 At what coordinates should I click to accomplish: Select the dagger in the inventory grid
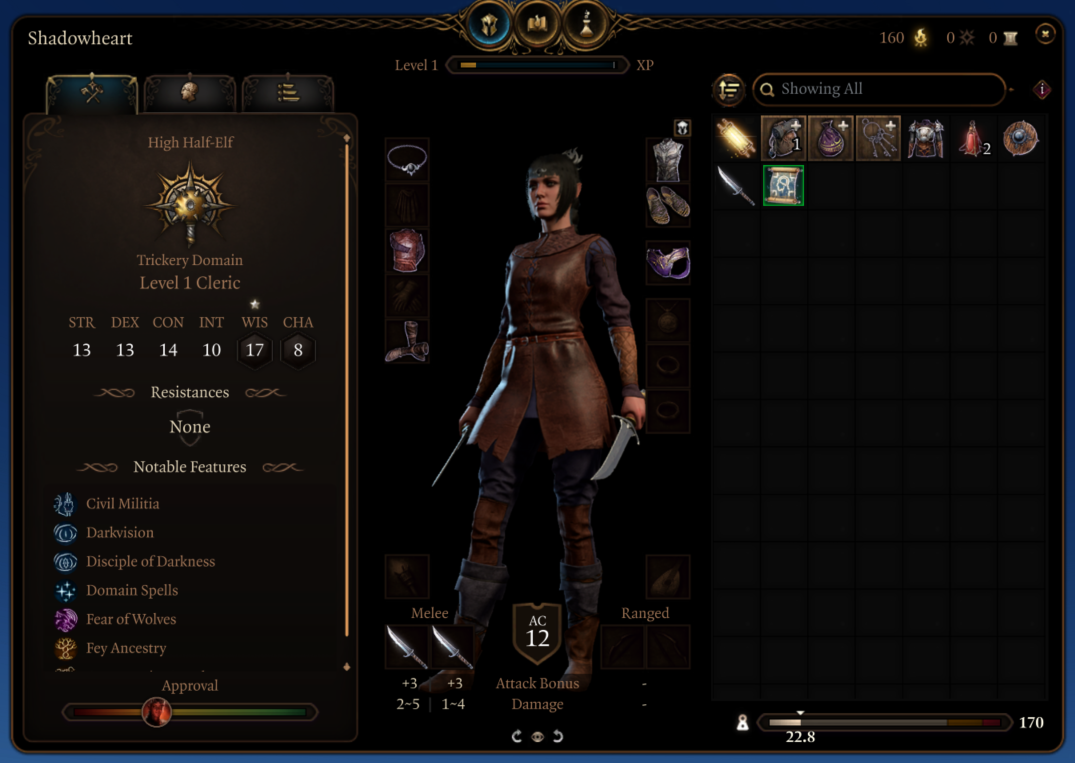pyautogui.click(x=736, y=186)
